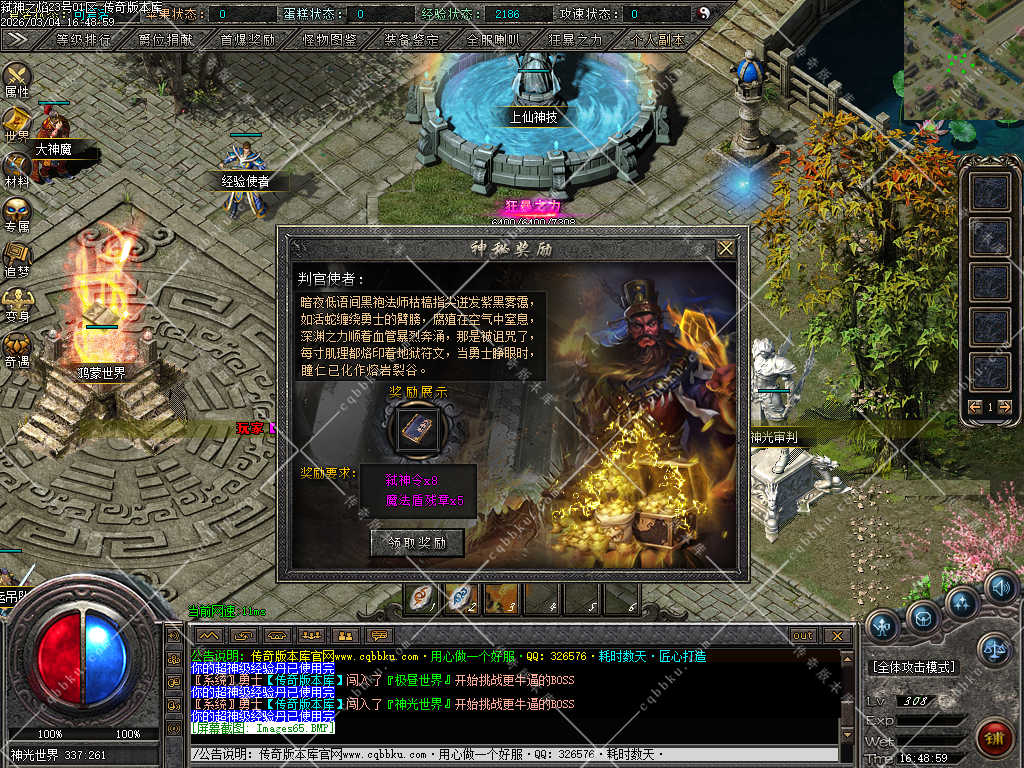This screenshot has width=1024, height=768.
Task: Close the 神秘奖励 dialog
Action: pyautogui.click(x=726, y=248)
